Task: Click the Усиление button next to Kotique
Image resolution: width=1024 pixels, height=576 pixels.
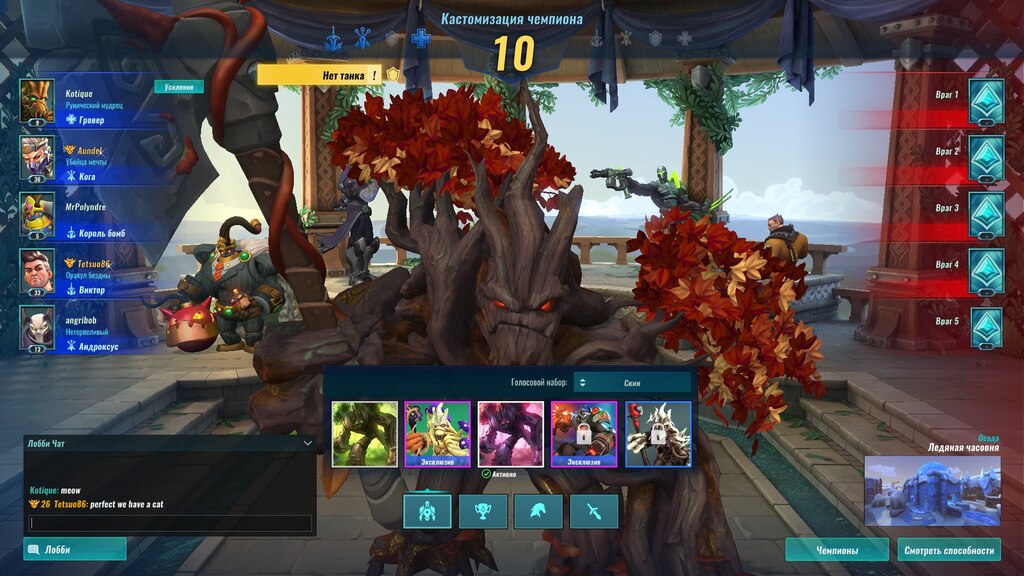Action: (x=178, y=87)
